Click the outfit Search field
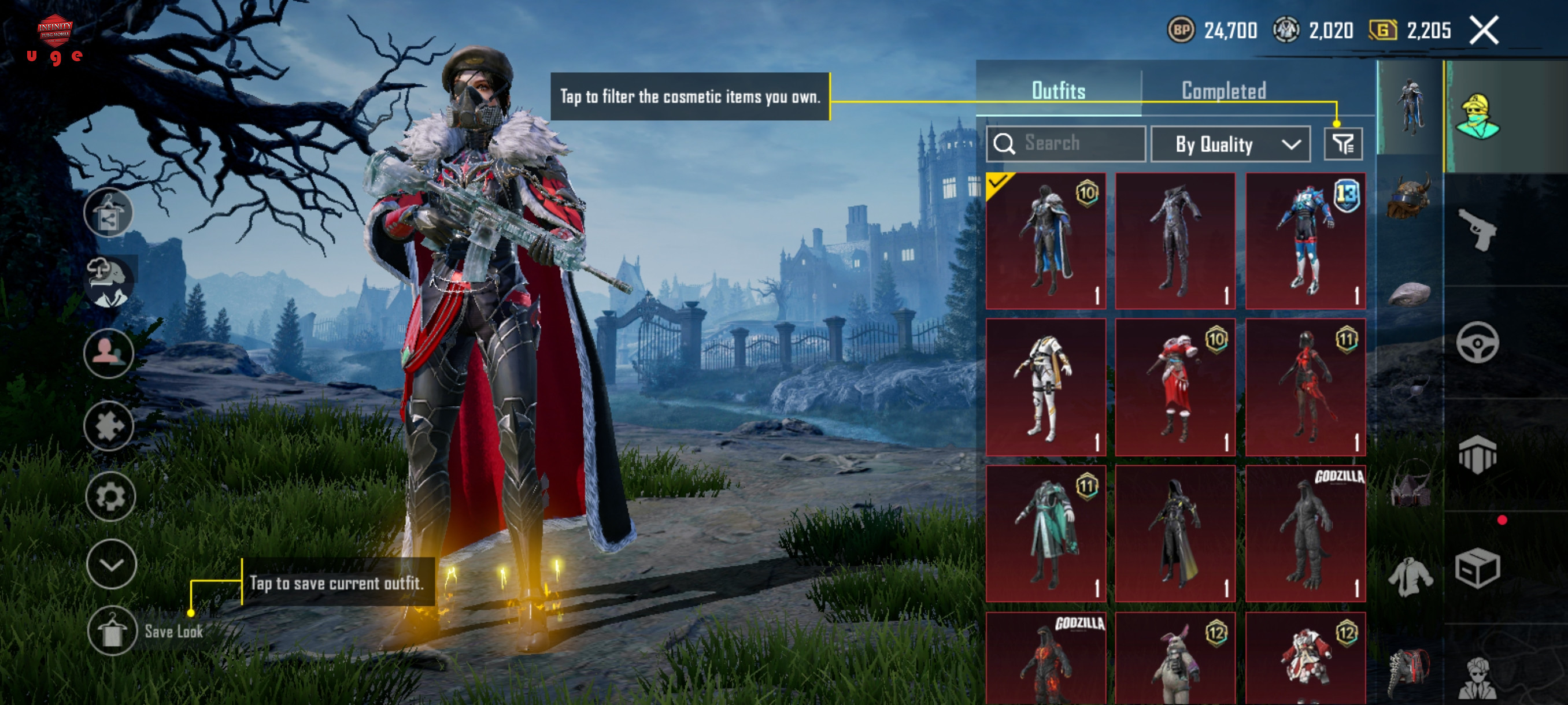 [1066, 143]
